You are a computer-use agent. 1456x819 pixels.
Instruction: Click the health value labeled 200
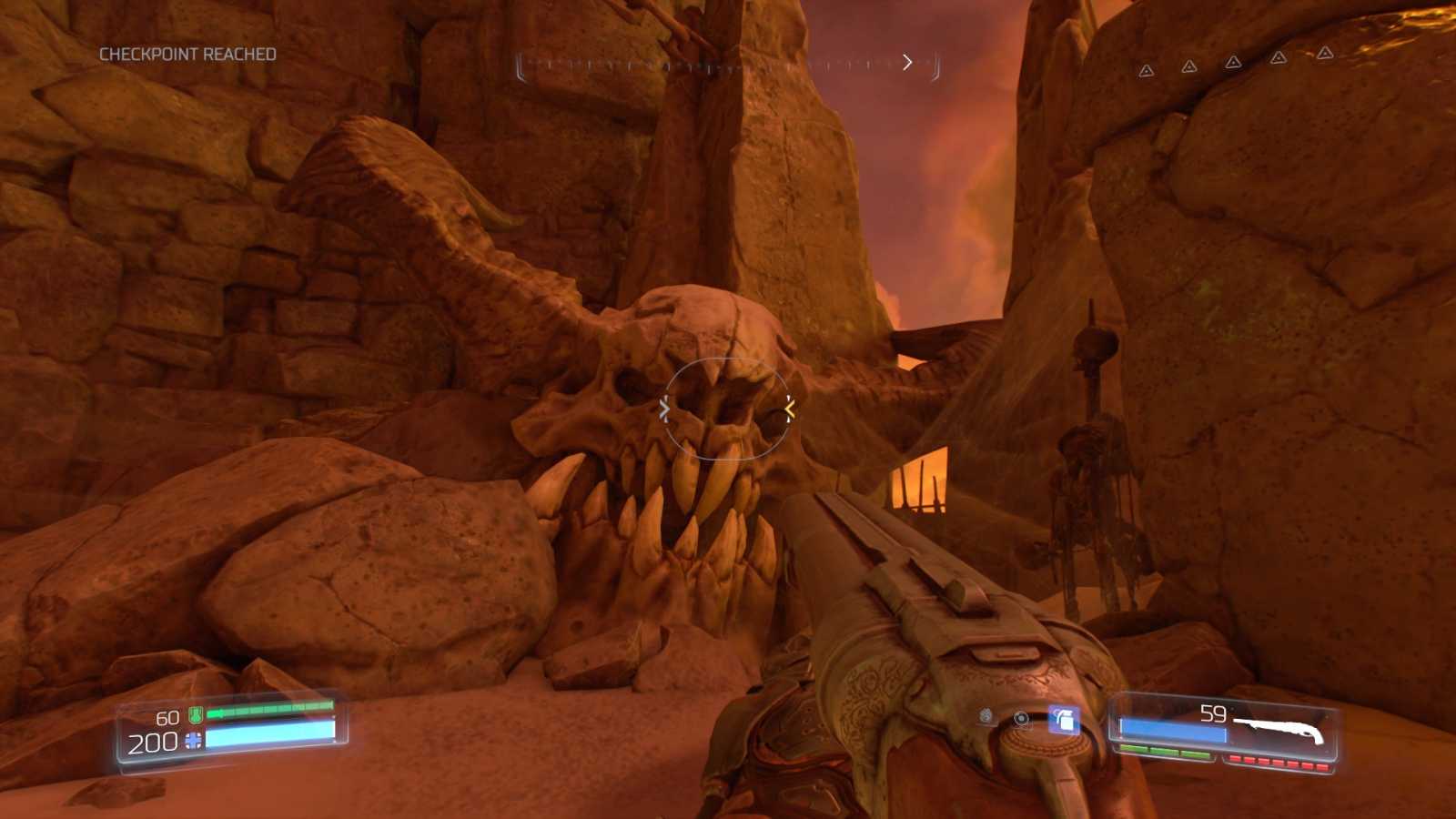152,743
